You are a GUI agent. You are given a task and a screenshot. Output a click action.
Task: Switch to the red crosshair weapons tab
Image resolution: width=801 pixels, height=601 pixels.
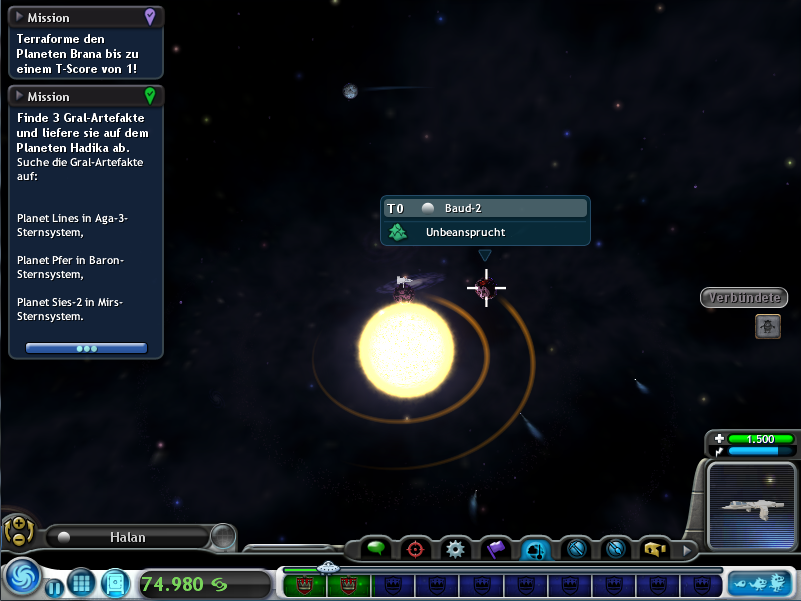(x=416, y=549)
